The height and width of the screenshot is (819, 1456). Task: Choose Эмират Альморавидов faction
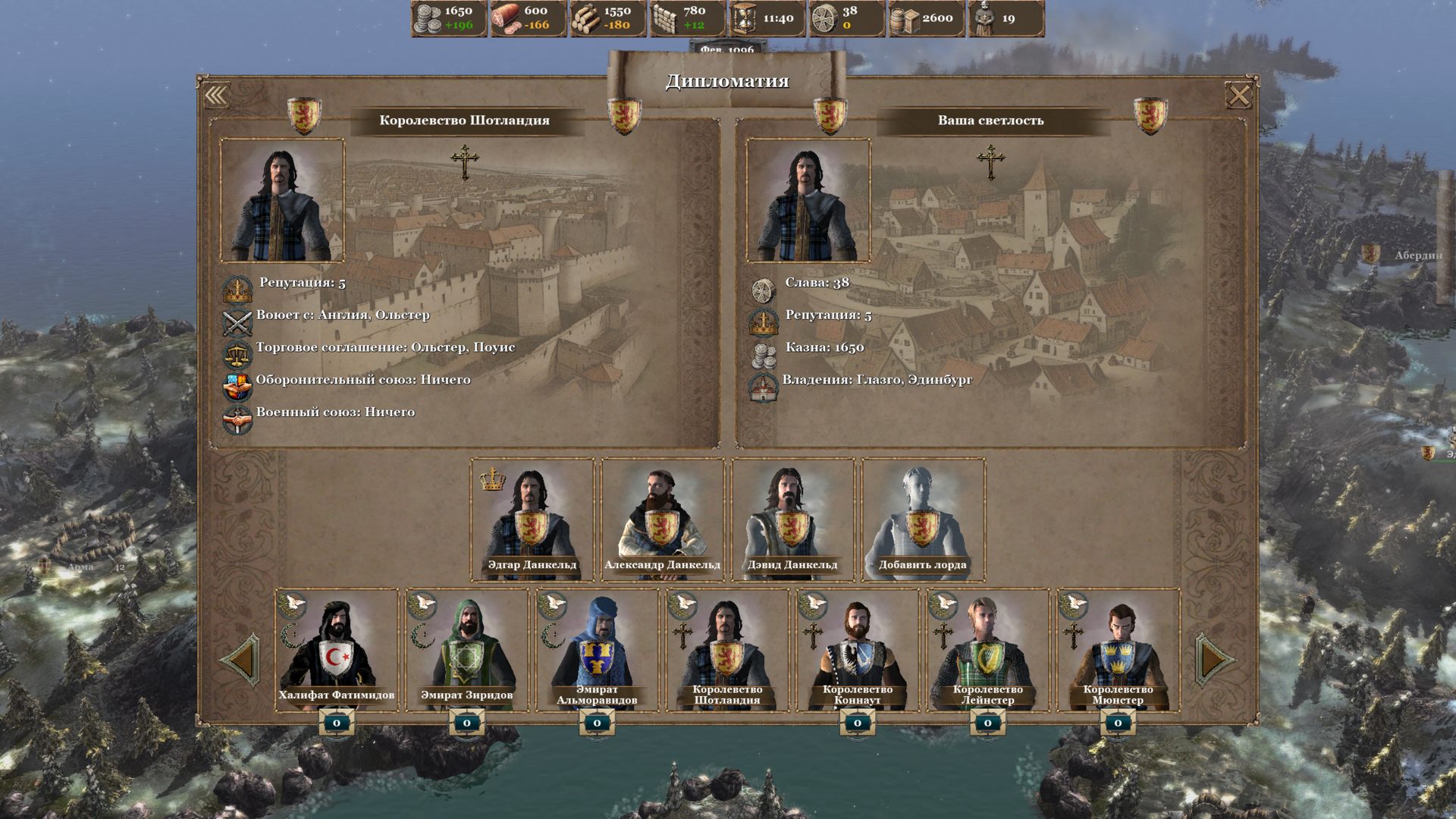(x=597, y=649)
